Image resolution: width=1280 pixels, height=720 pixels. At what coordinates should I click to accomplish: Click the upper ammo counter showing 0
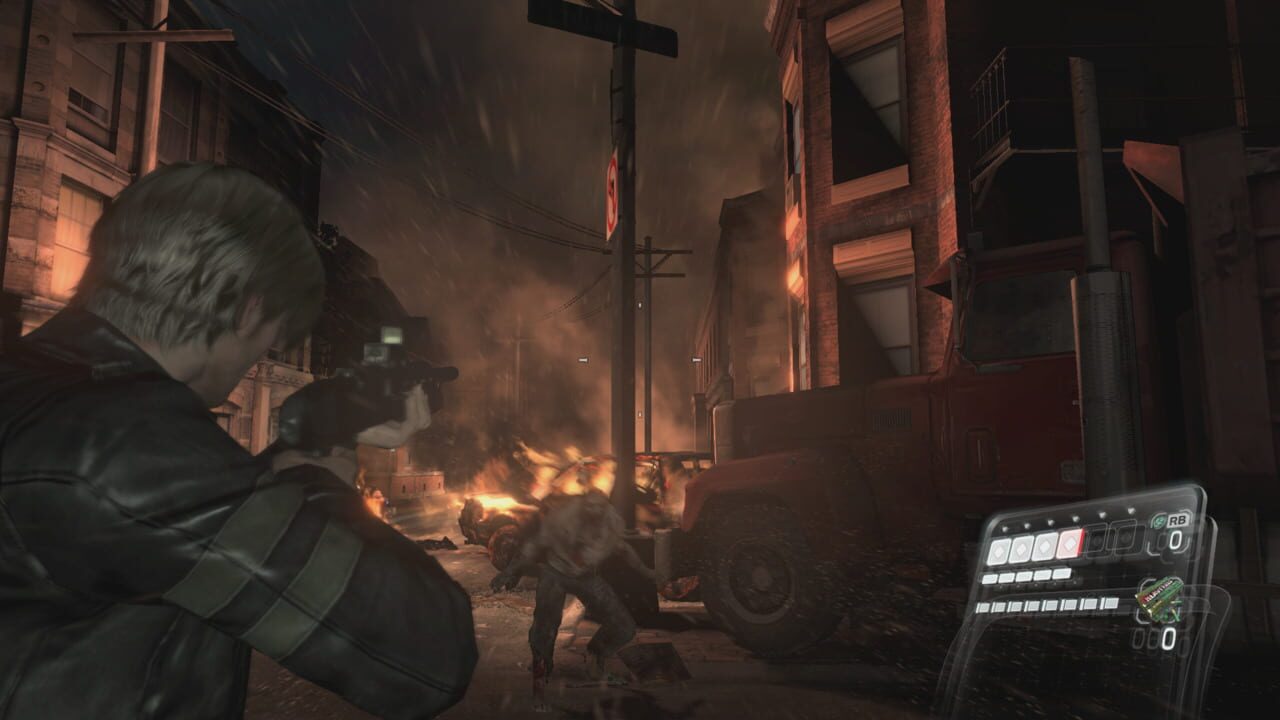pos(1178,539)
